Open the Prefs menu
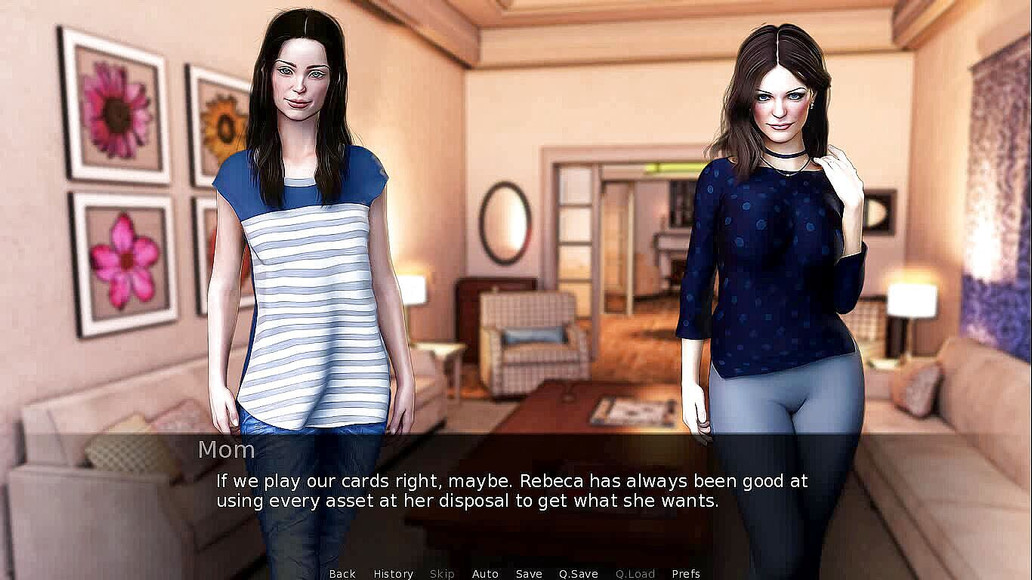 pyautogui.click(x=686, y=574)
